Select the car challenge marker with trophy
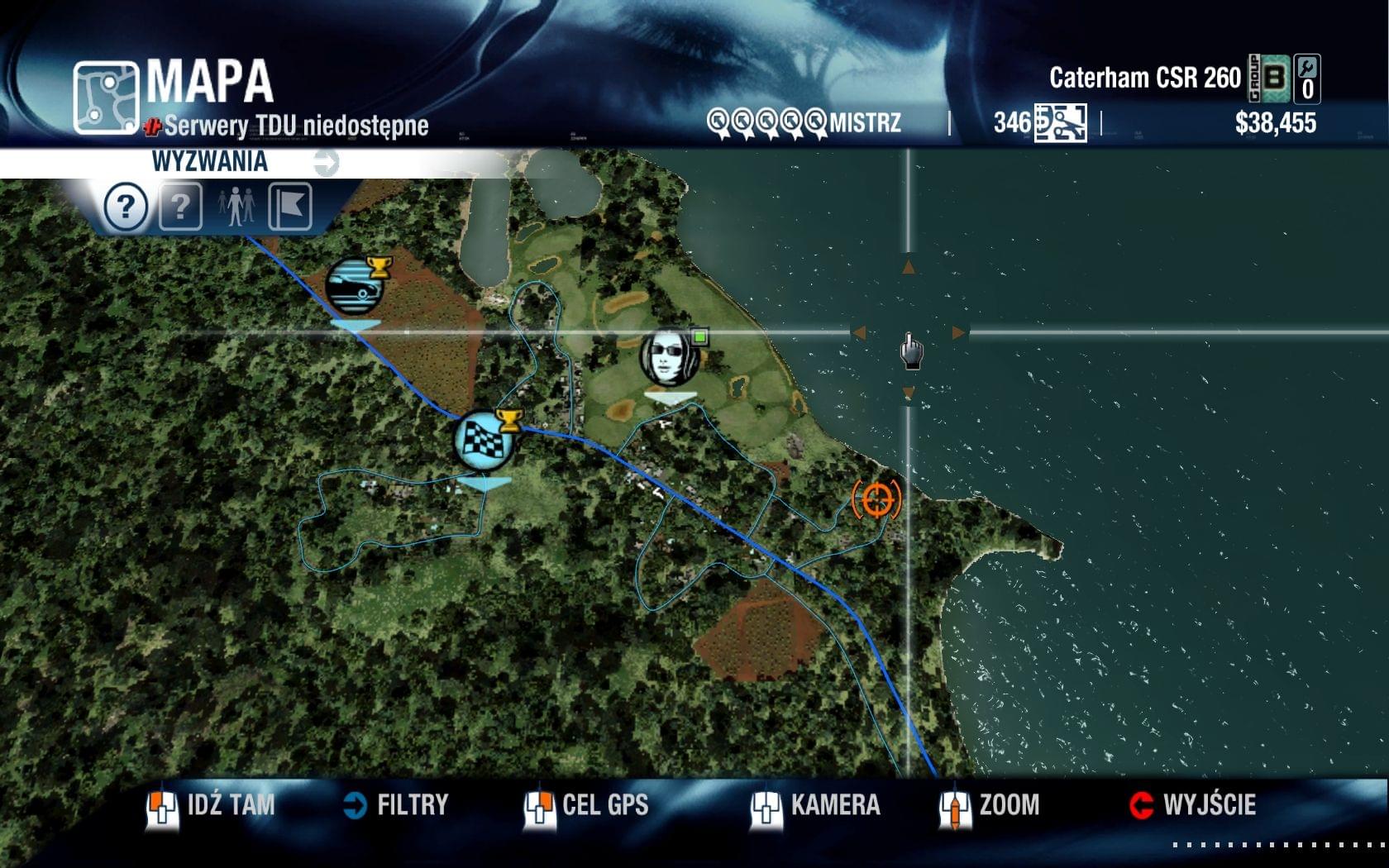The image size is (1389, 868). click(x=356, y=286)
